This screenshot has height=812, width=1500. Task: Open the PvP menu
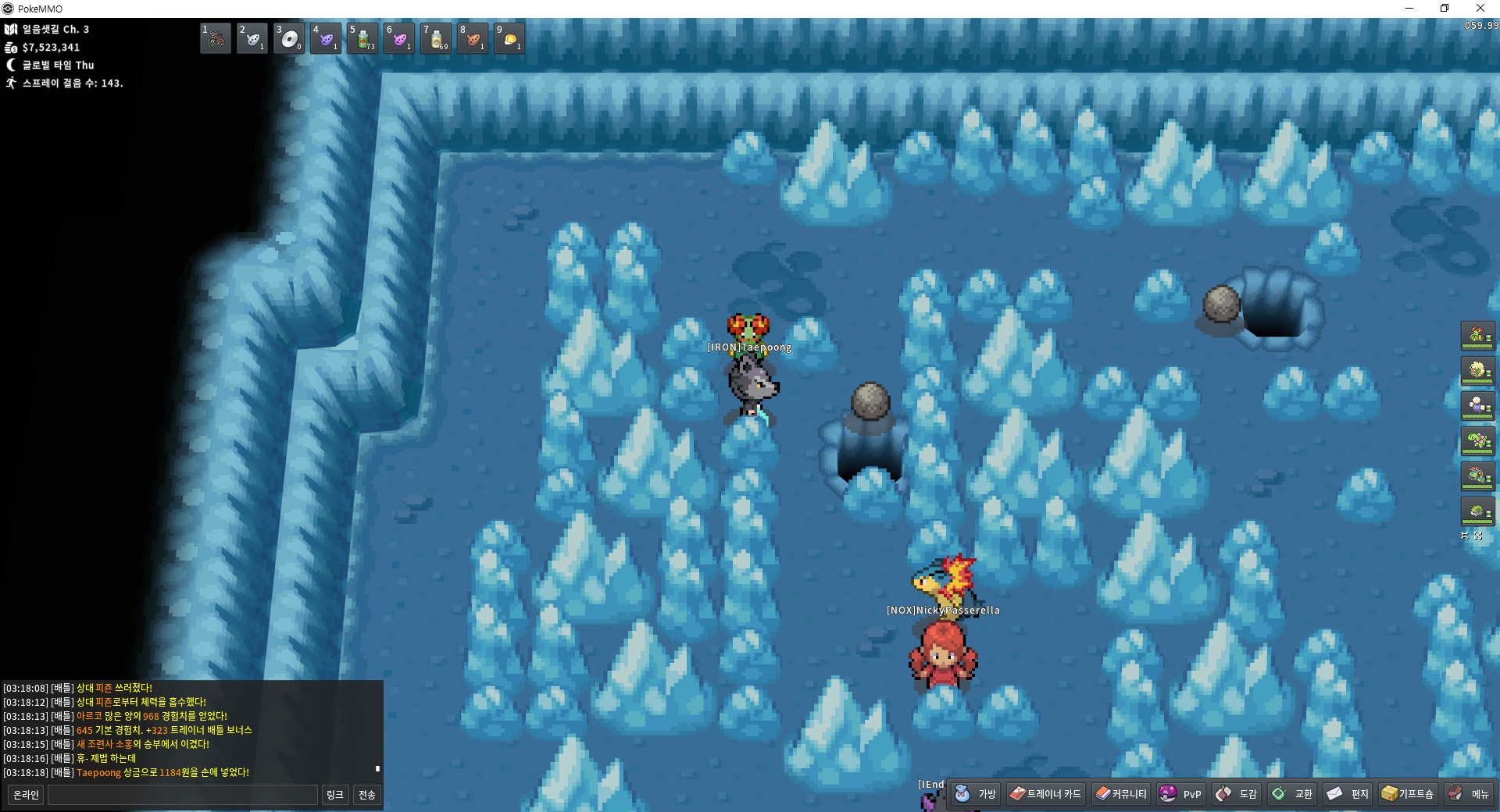tap(1180, 794)
